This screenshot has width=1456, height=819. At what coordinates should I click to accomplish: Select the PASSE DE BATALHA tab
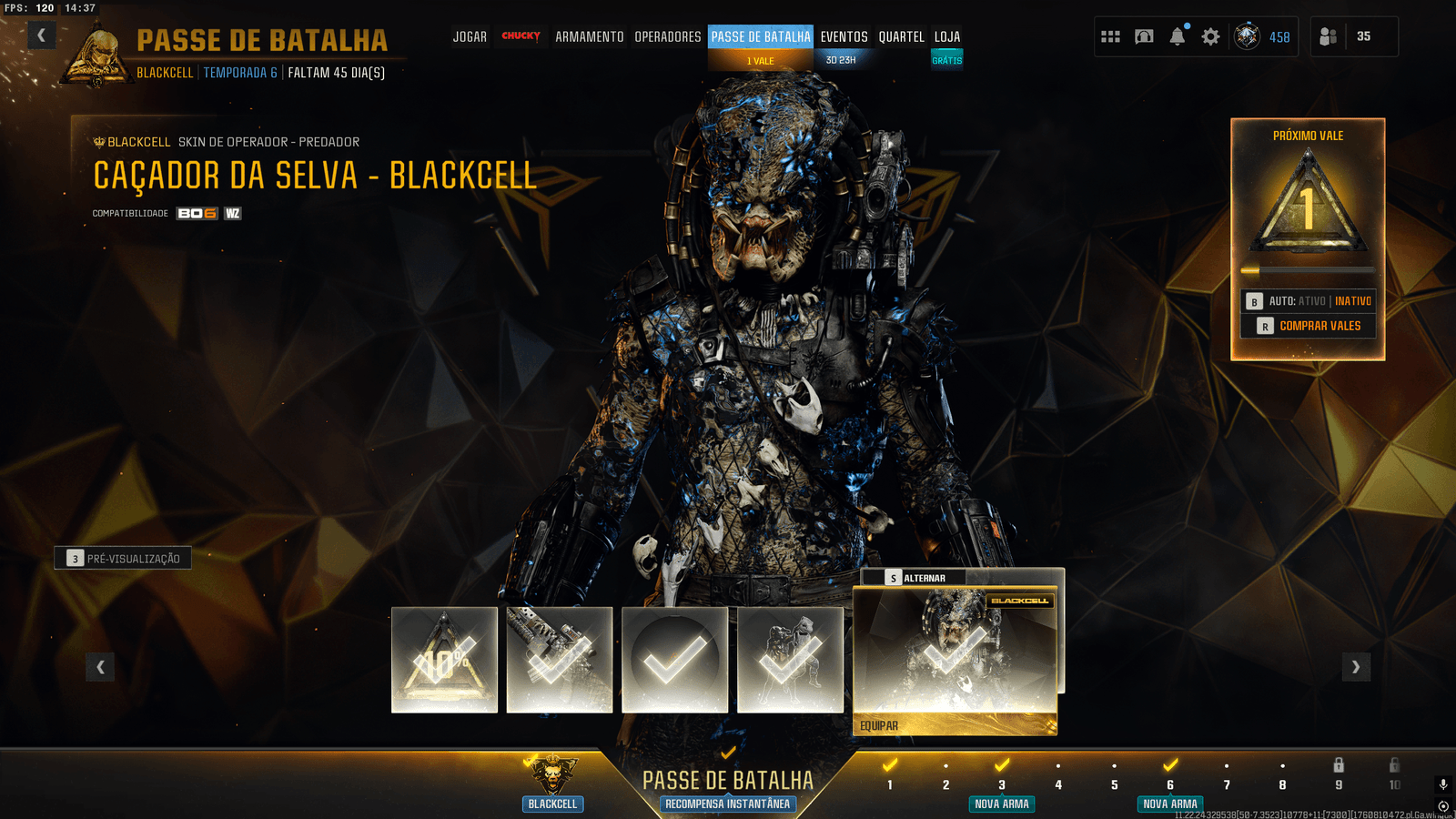761,37
